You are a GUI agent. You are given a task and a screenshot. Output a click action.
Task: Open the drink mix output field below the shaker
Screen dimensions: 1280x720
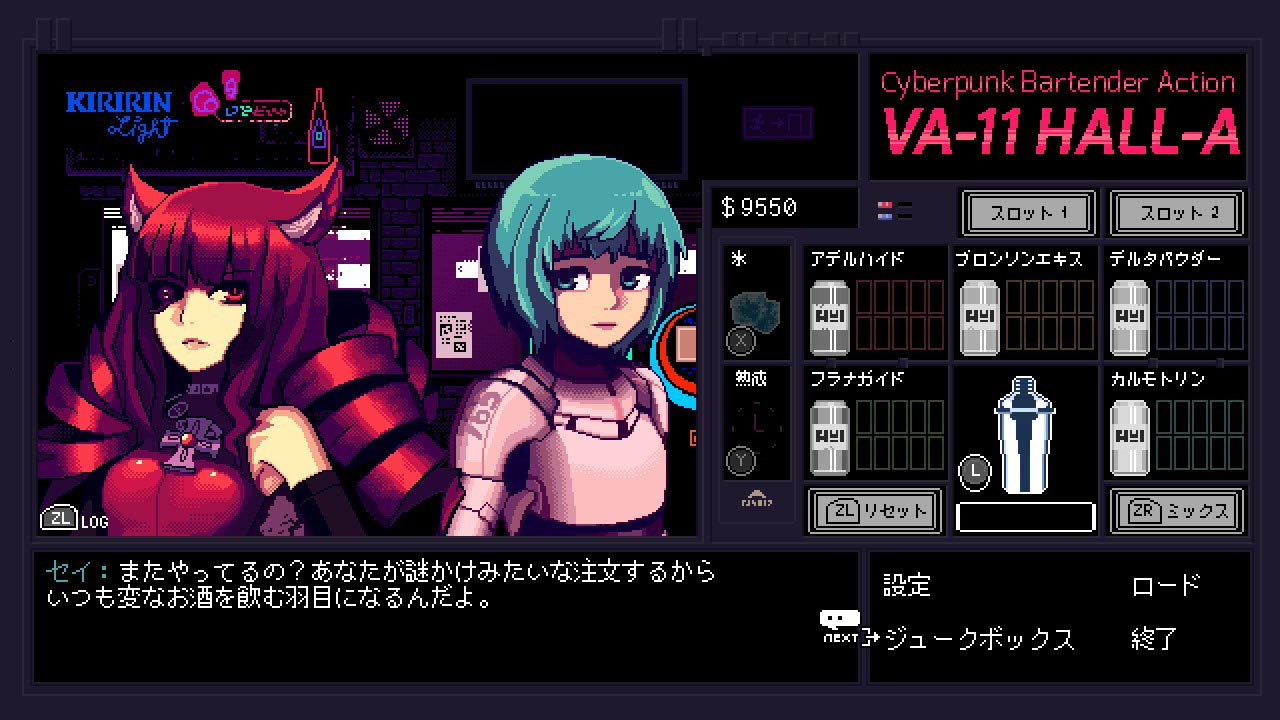[x=1025, y=512]
